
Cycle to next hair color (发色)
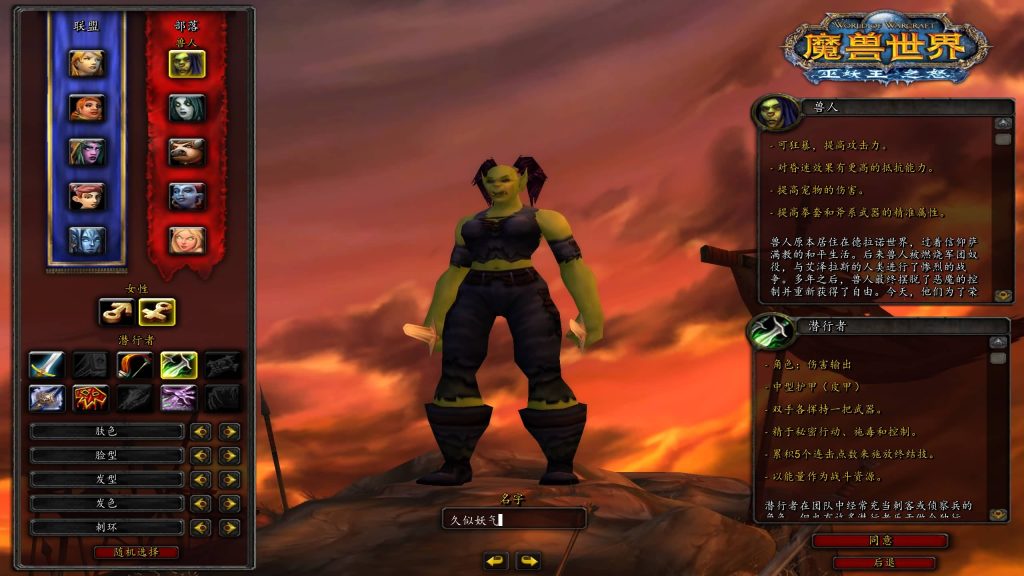coord(230,503)
